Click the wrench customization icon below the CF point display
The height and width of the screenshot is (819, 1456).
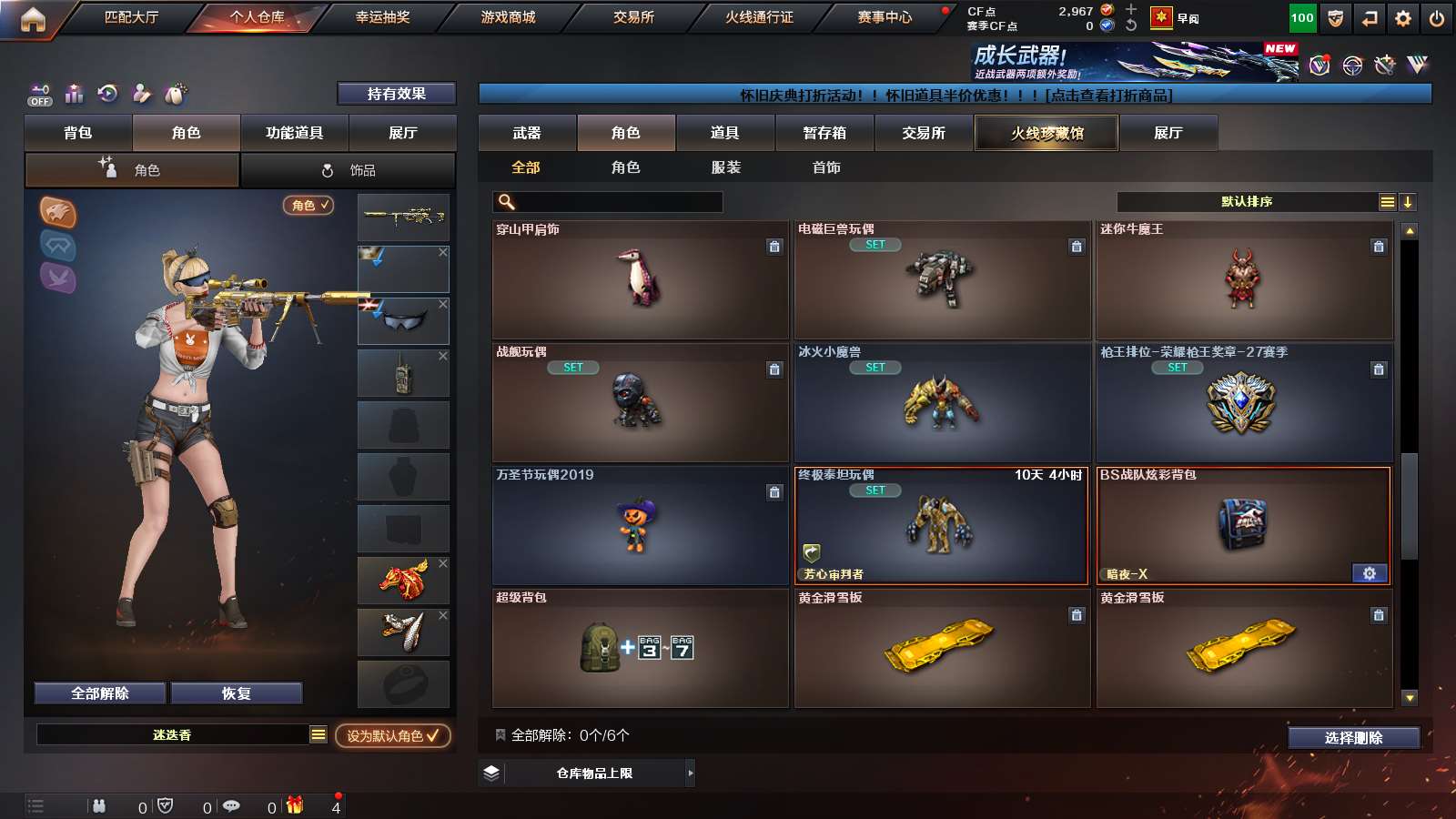1385,66
